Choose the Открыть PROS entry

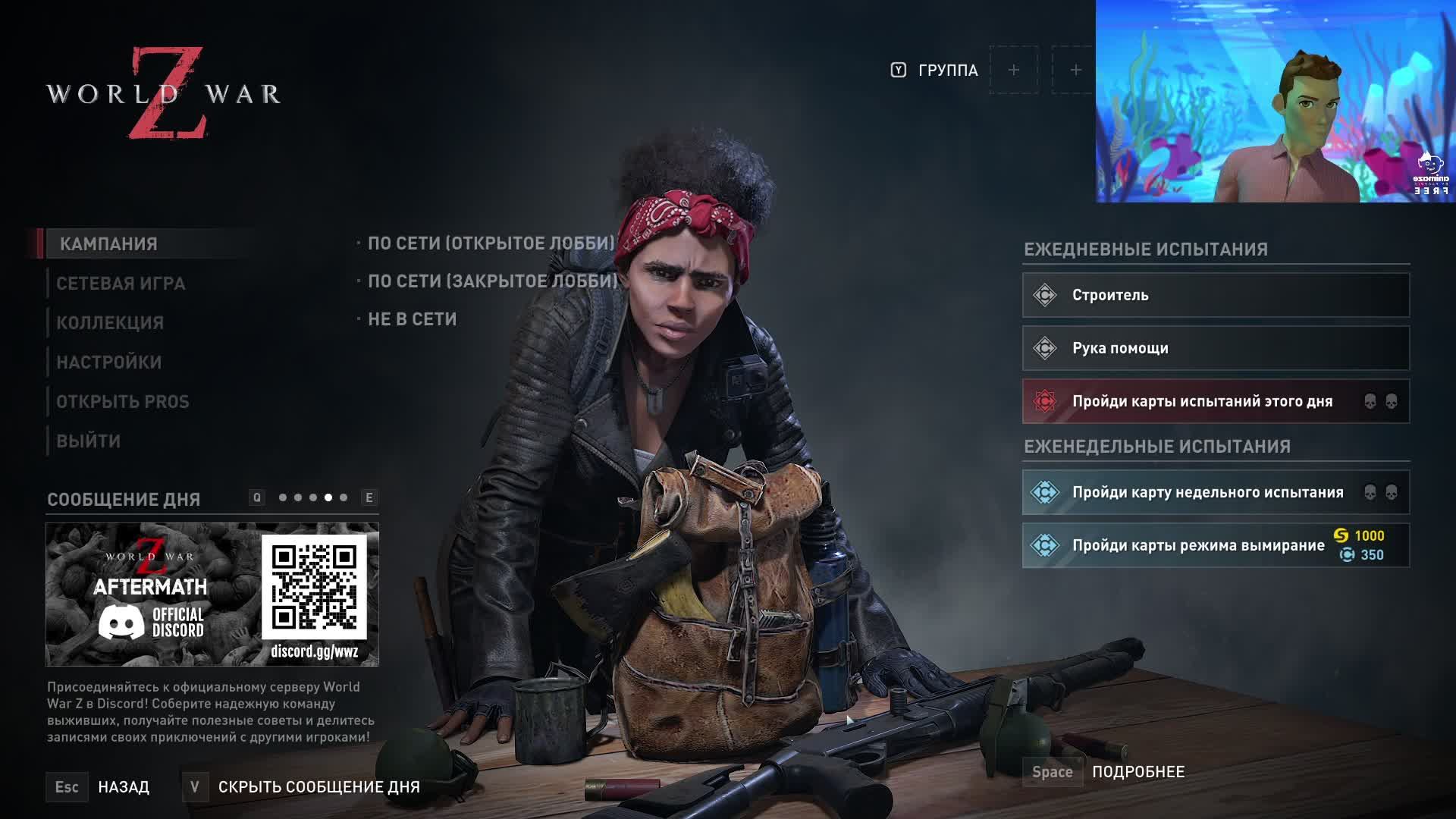tap(122, 402)
